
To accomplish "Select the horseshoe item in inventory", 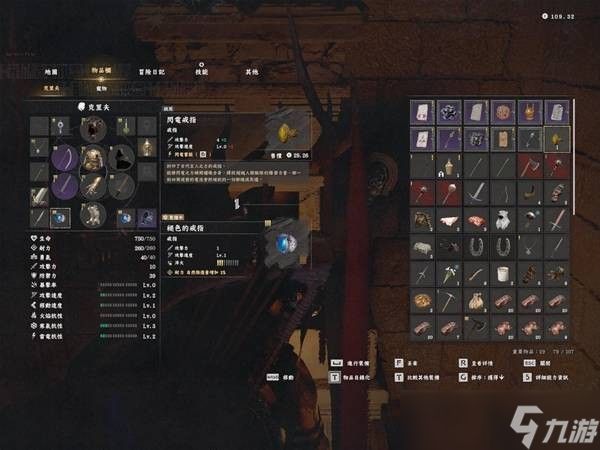I will pyautogui.click(x=476, y=246).
